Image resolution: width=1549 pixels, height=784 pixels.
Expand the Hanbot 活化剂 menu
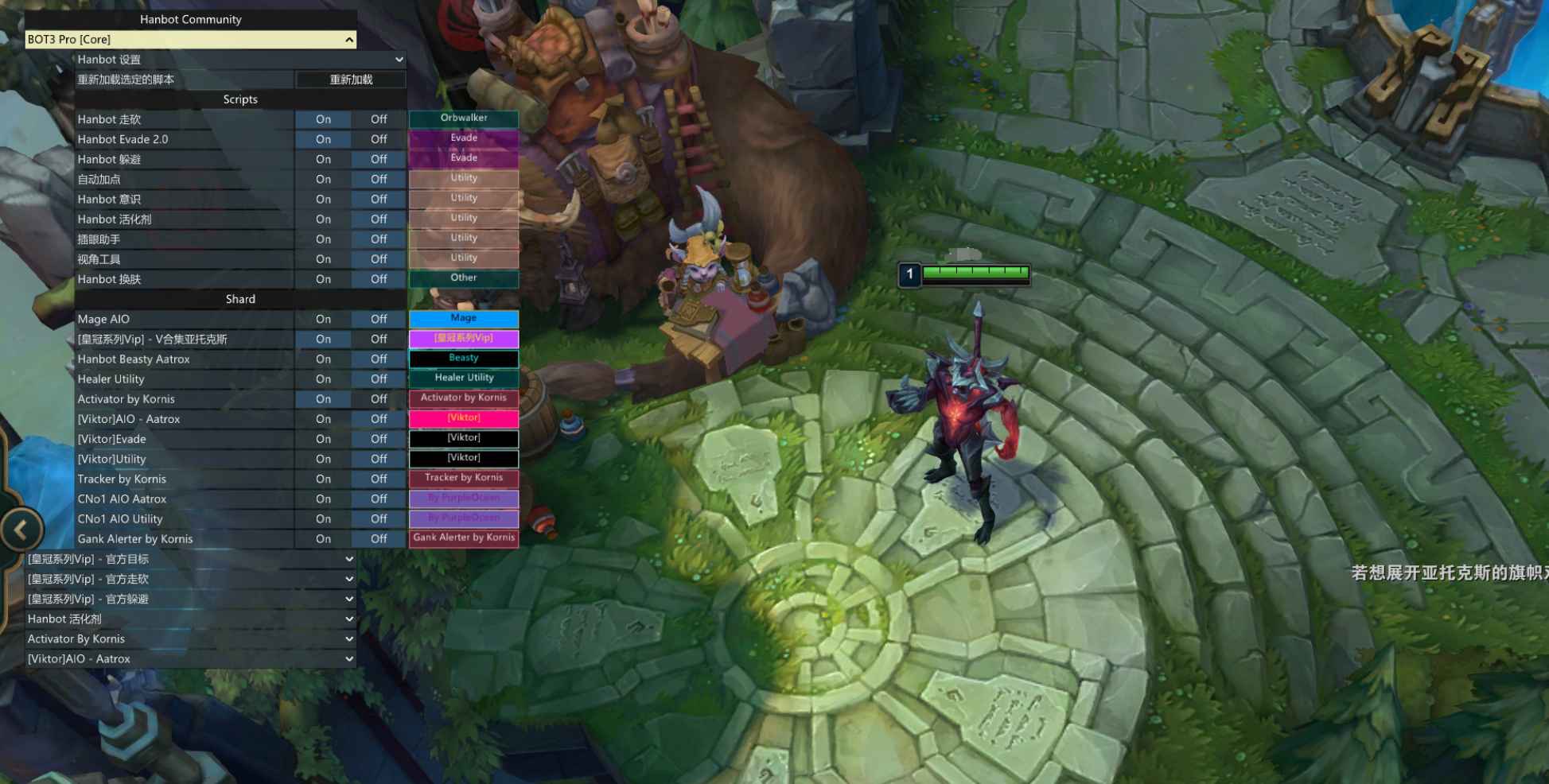(x=348, y=619)
